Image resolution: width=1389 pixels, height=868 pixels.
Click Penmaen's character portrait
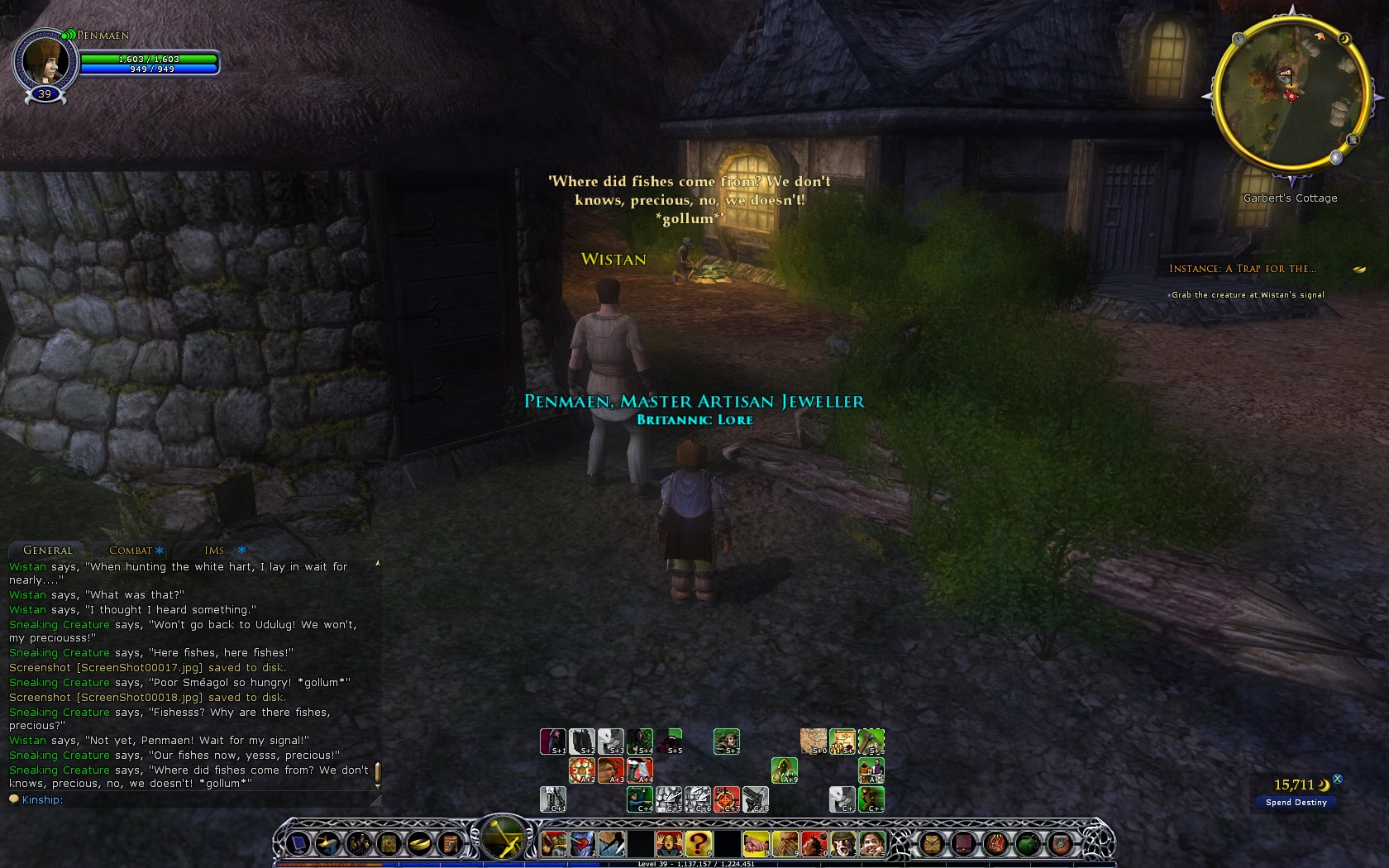pyautogui.click(x=44, y=60)
